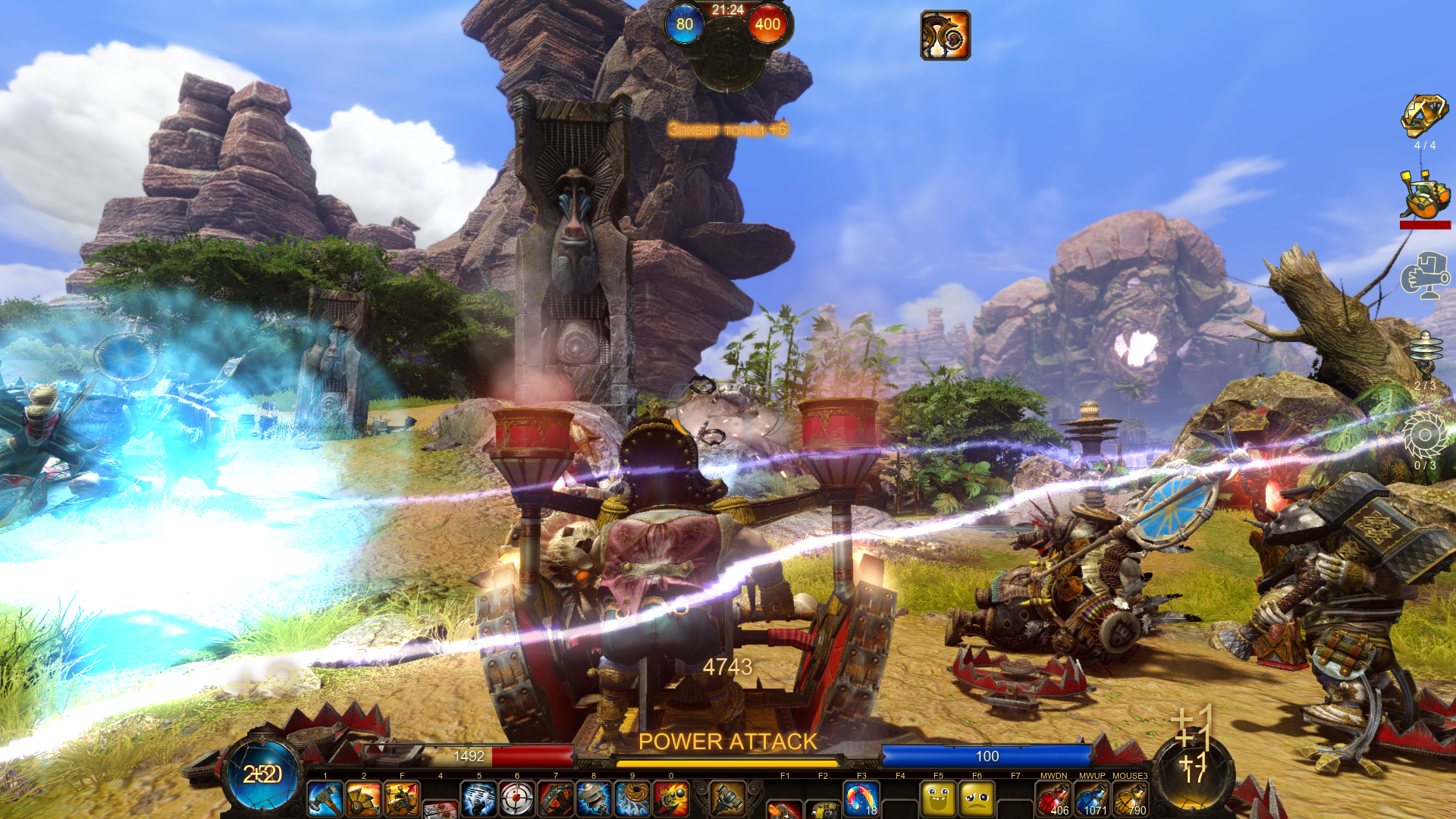Screen dimensions: 1456x819
Task: Click the sawblade counter icon
Action: 1424,436
